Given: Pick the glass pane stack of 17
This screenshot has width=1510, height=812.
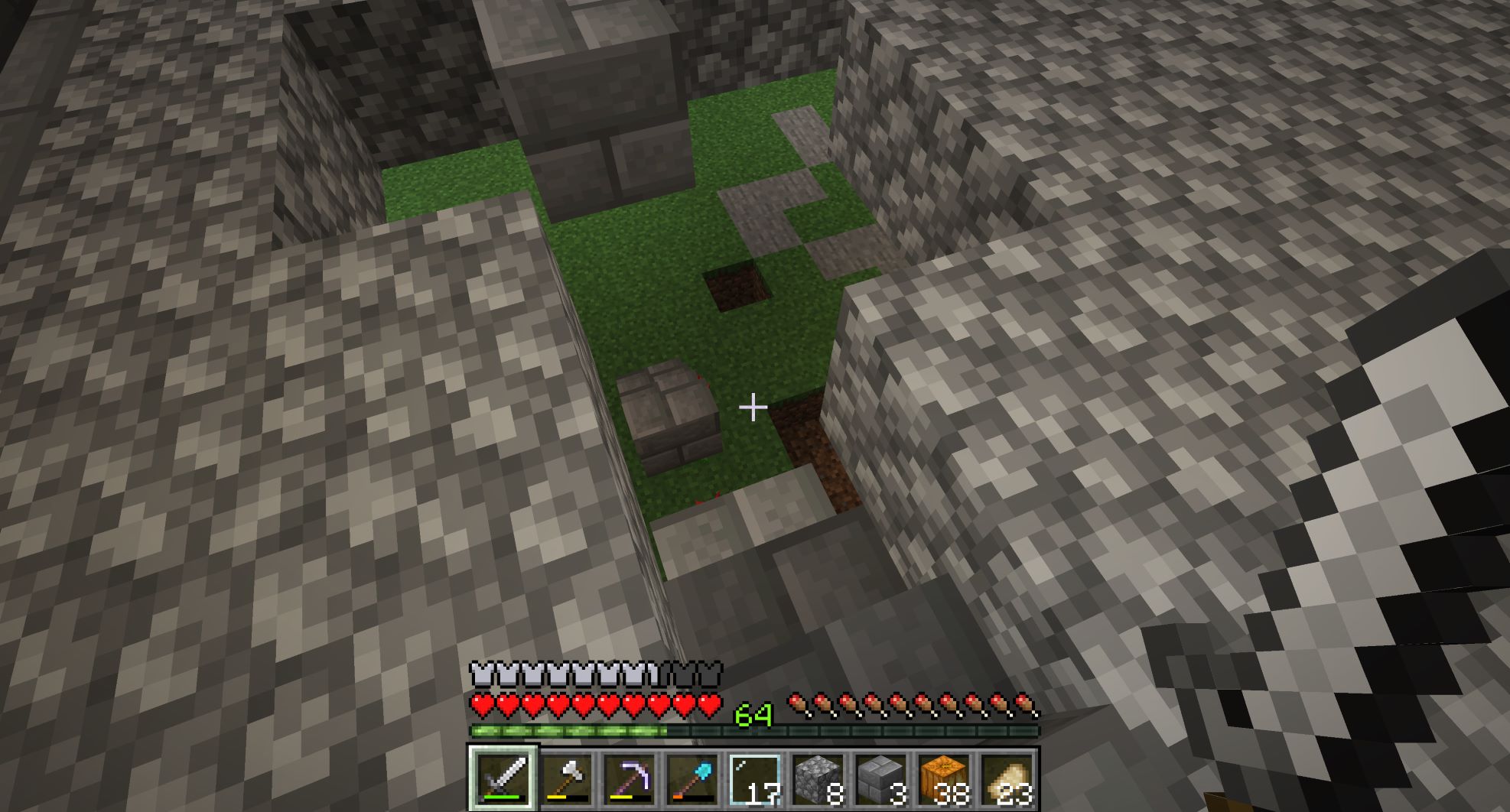Looking at the screenshot, I should (755, 778).
